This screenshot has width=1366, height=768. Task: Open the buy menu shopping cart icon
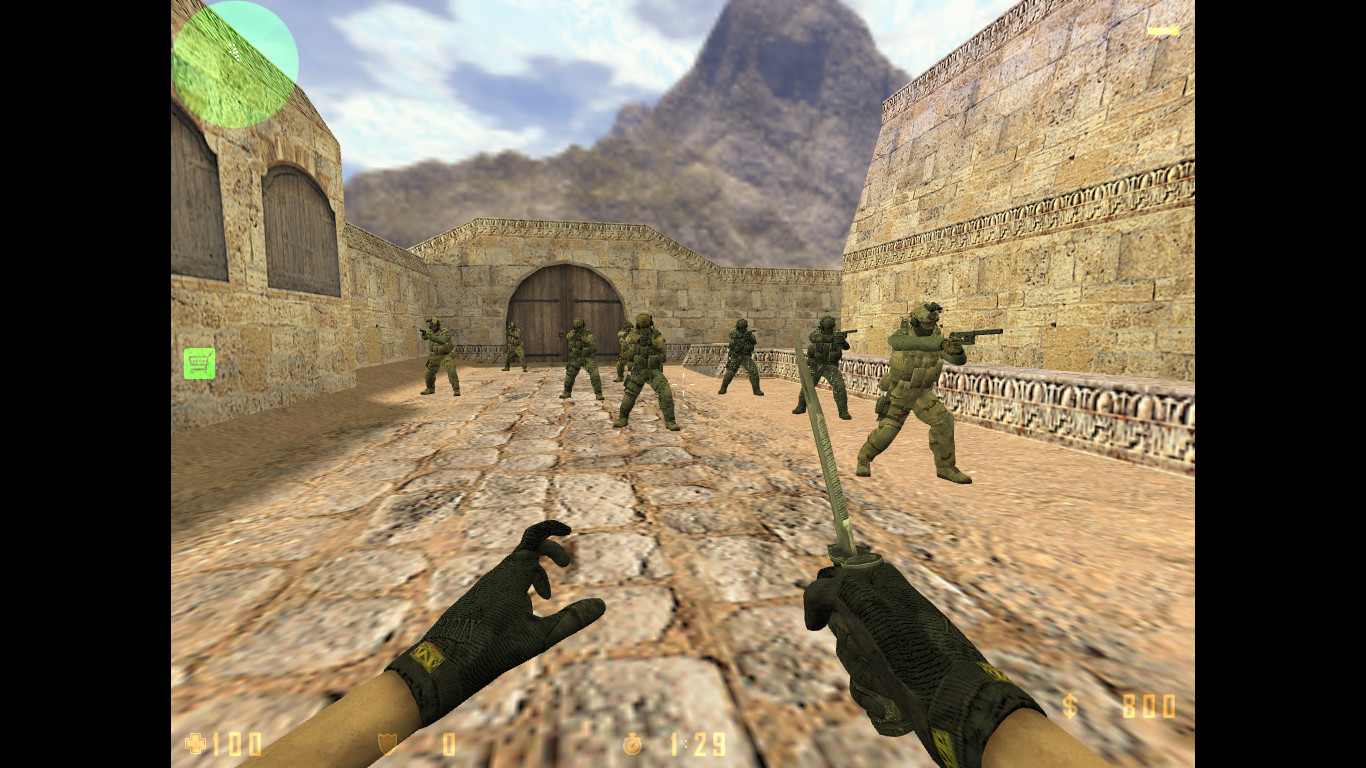198,362
